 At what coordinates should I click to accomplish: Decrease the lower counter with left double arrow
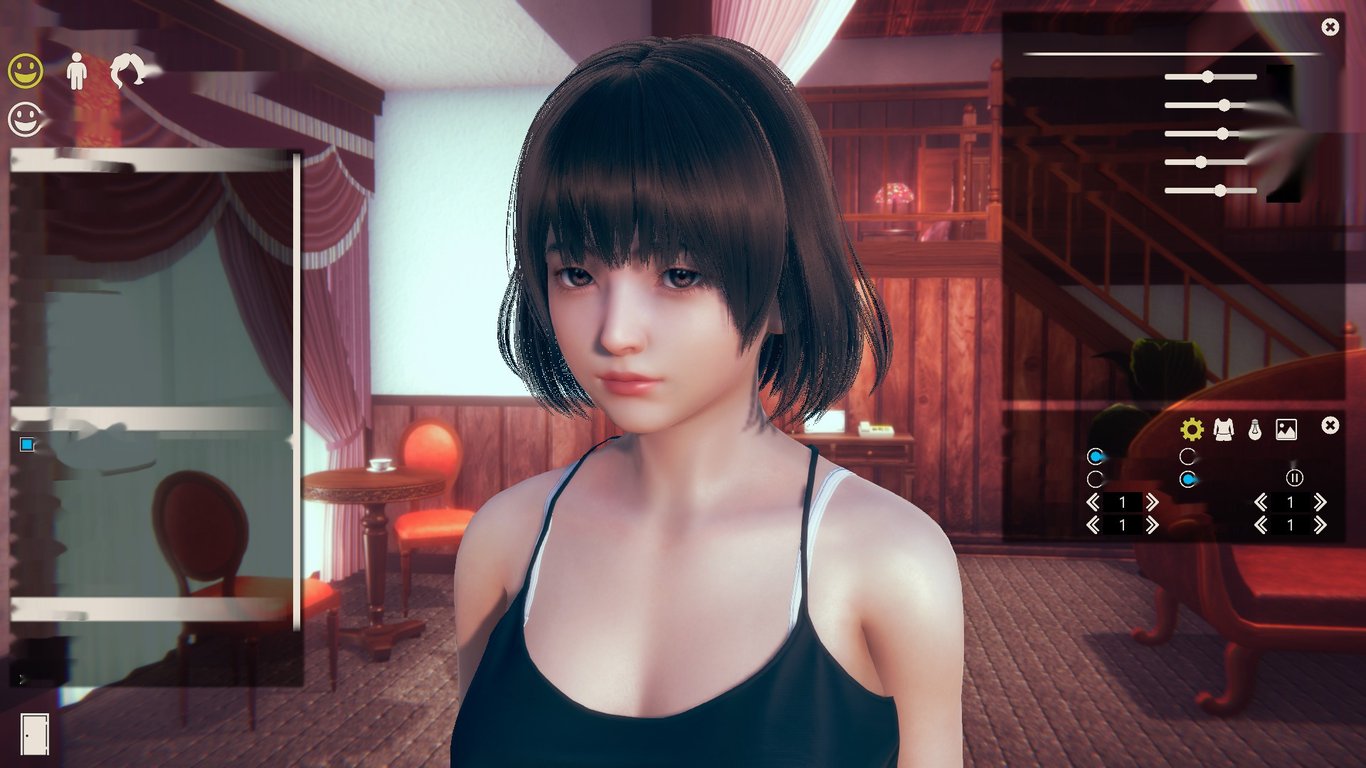pos(1093,523)
